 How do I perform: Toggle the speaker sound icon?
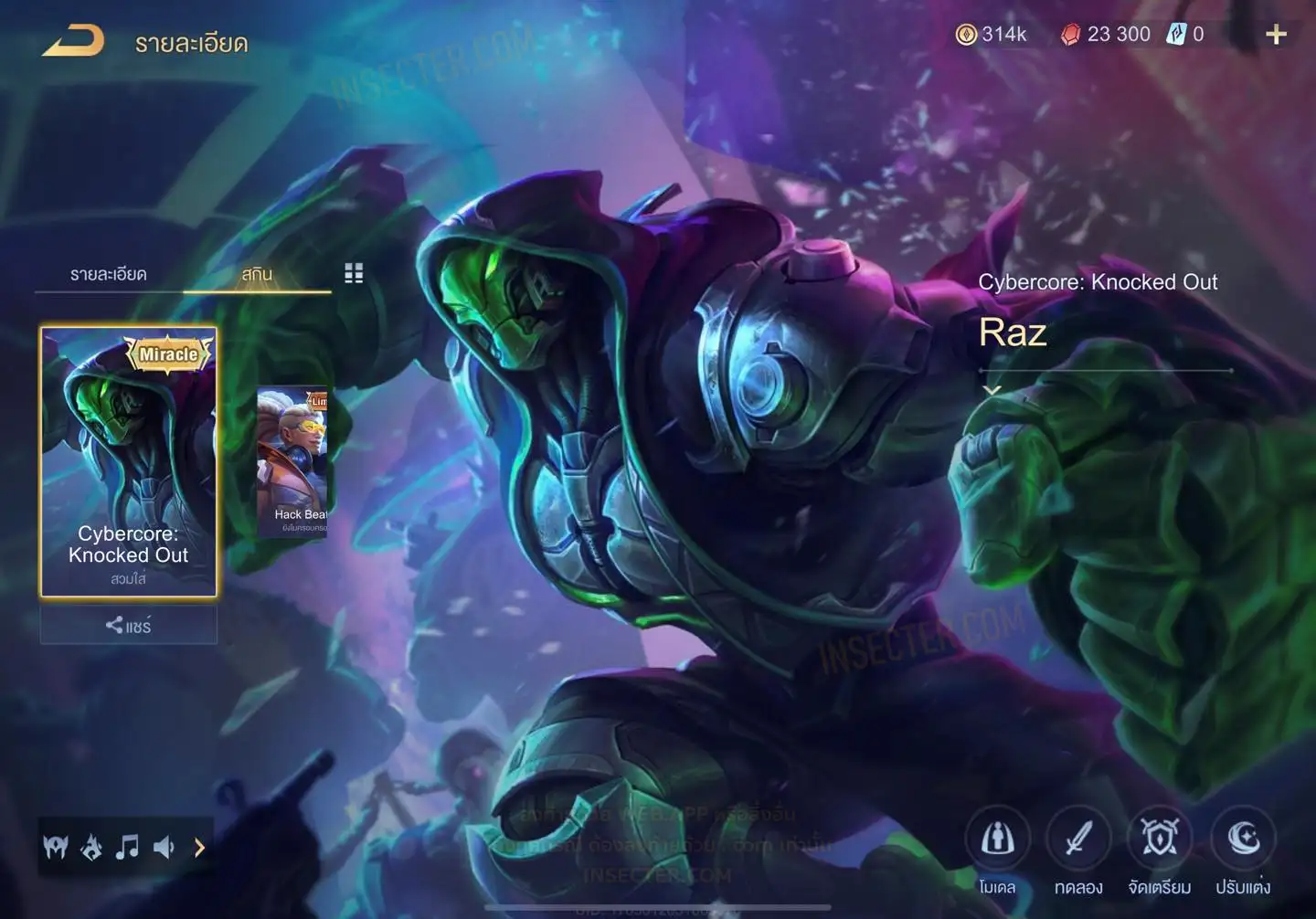(164, 848)
